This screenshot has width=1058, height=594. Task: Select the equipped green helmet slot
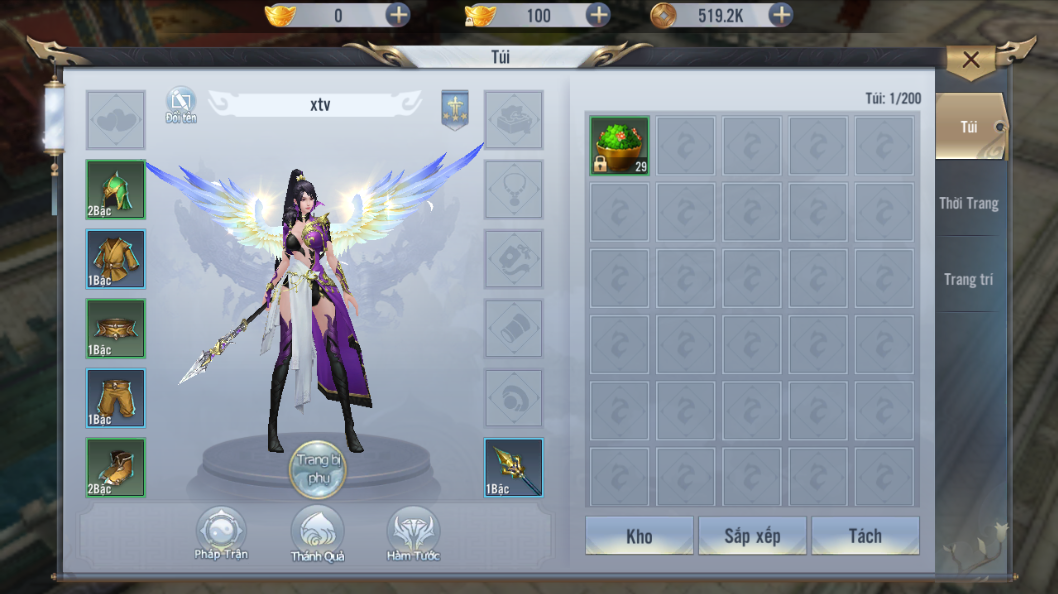coord(115,189)
